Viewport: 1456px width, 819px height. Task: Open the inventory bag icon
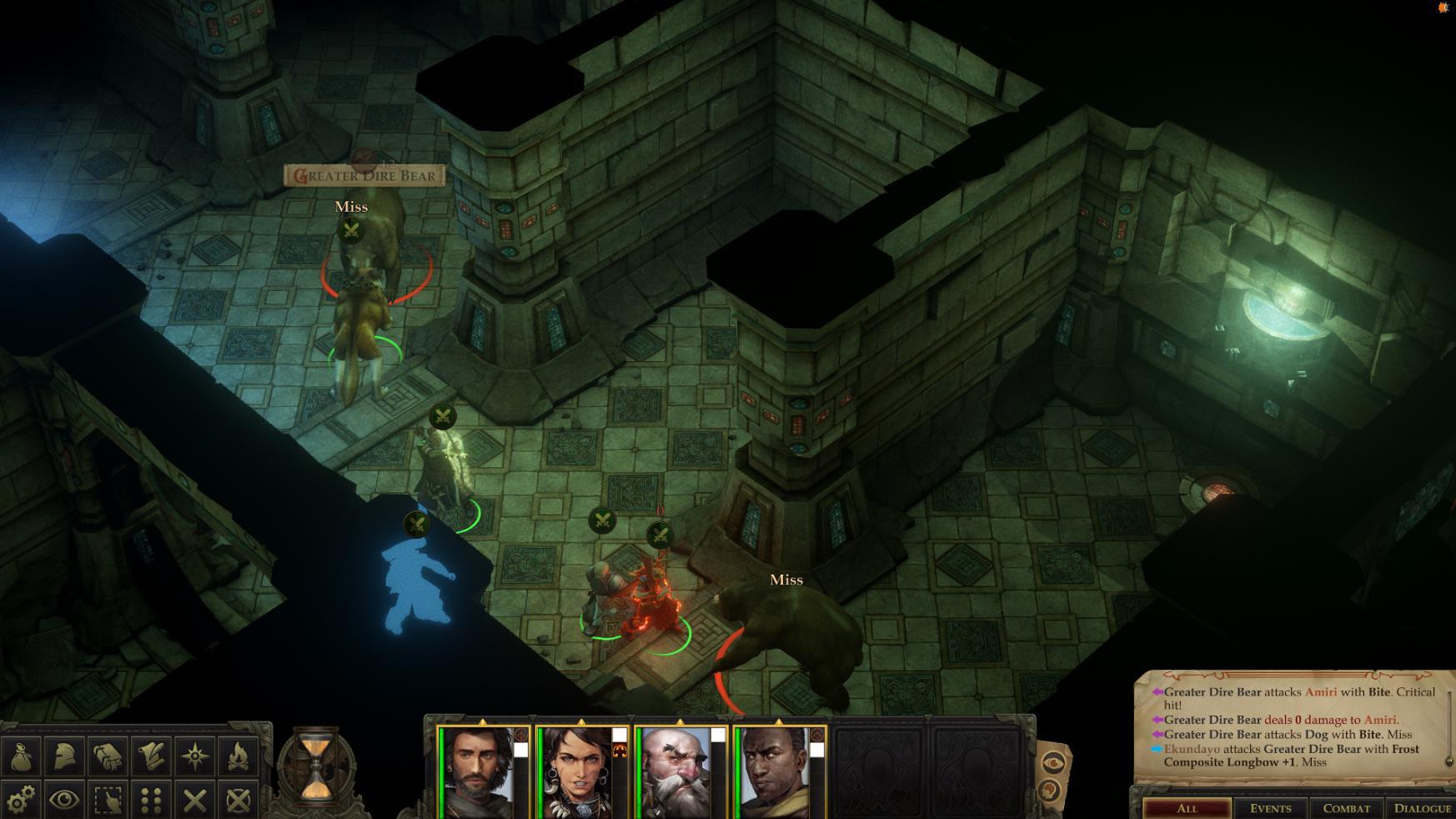click(23, 757)
